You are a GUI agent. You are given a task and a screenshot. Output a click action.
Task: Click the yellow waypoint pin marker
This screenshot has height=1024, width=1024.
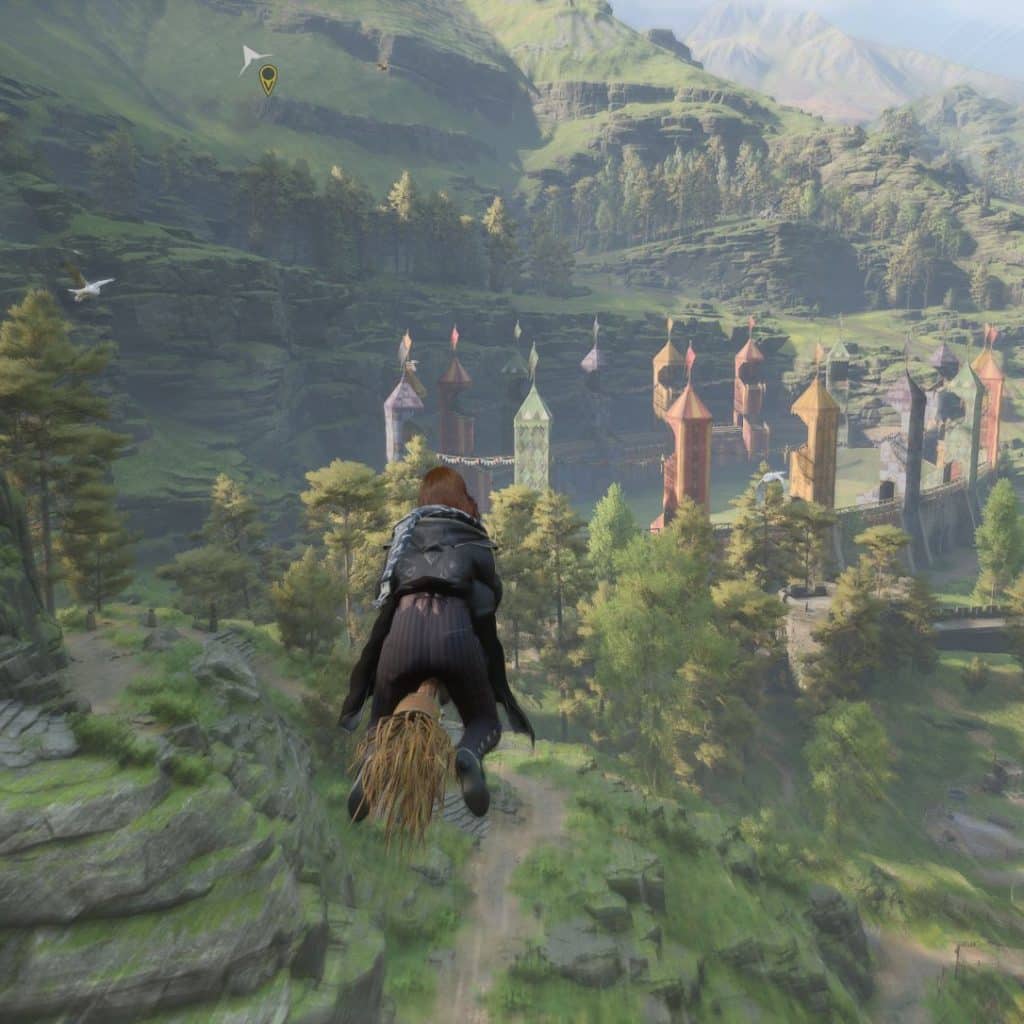point(267,78)
